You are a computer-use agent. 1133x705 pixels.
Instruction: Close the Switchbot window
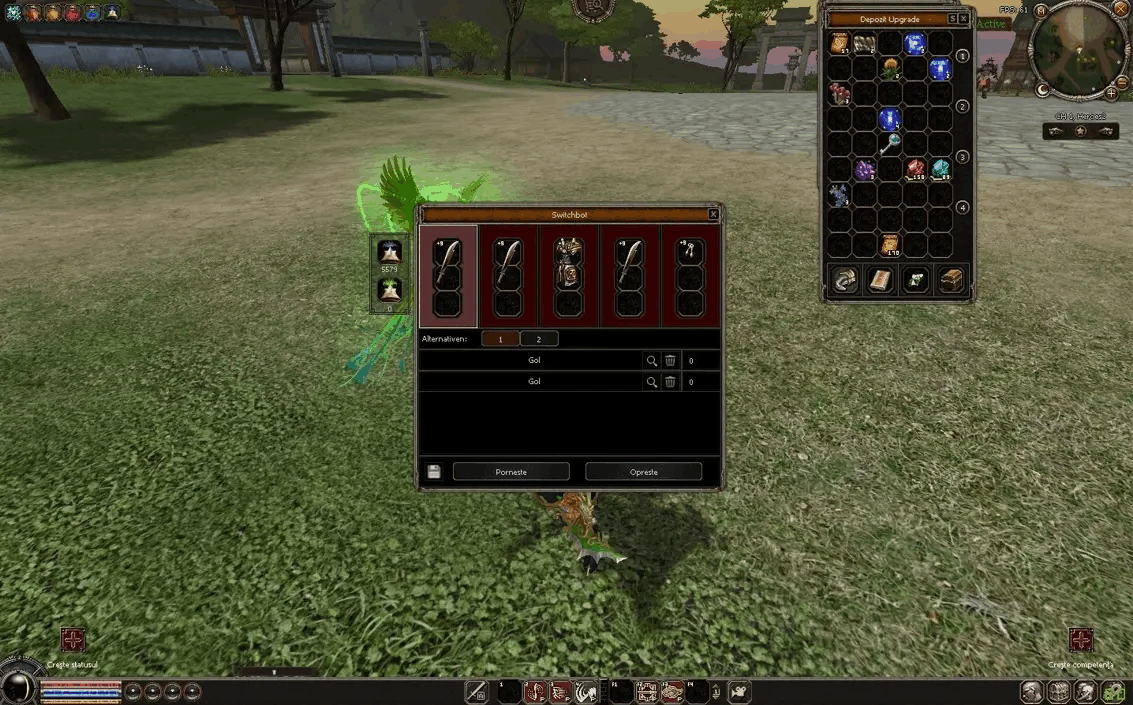pos(713,214)
